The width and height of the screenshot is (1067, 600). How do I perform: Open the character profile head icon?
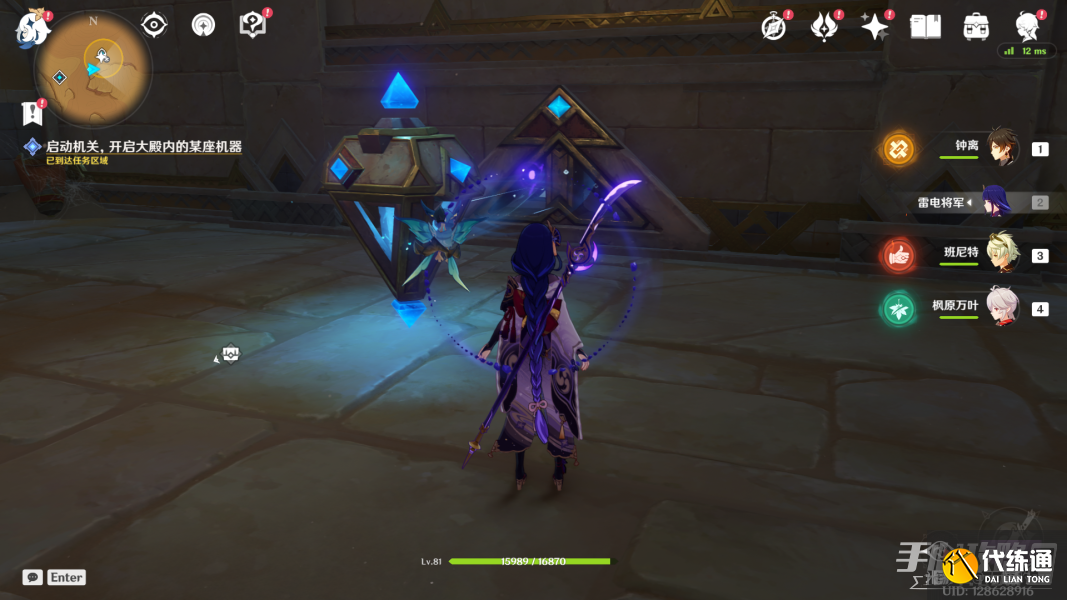coord(1026,26)
